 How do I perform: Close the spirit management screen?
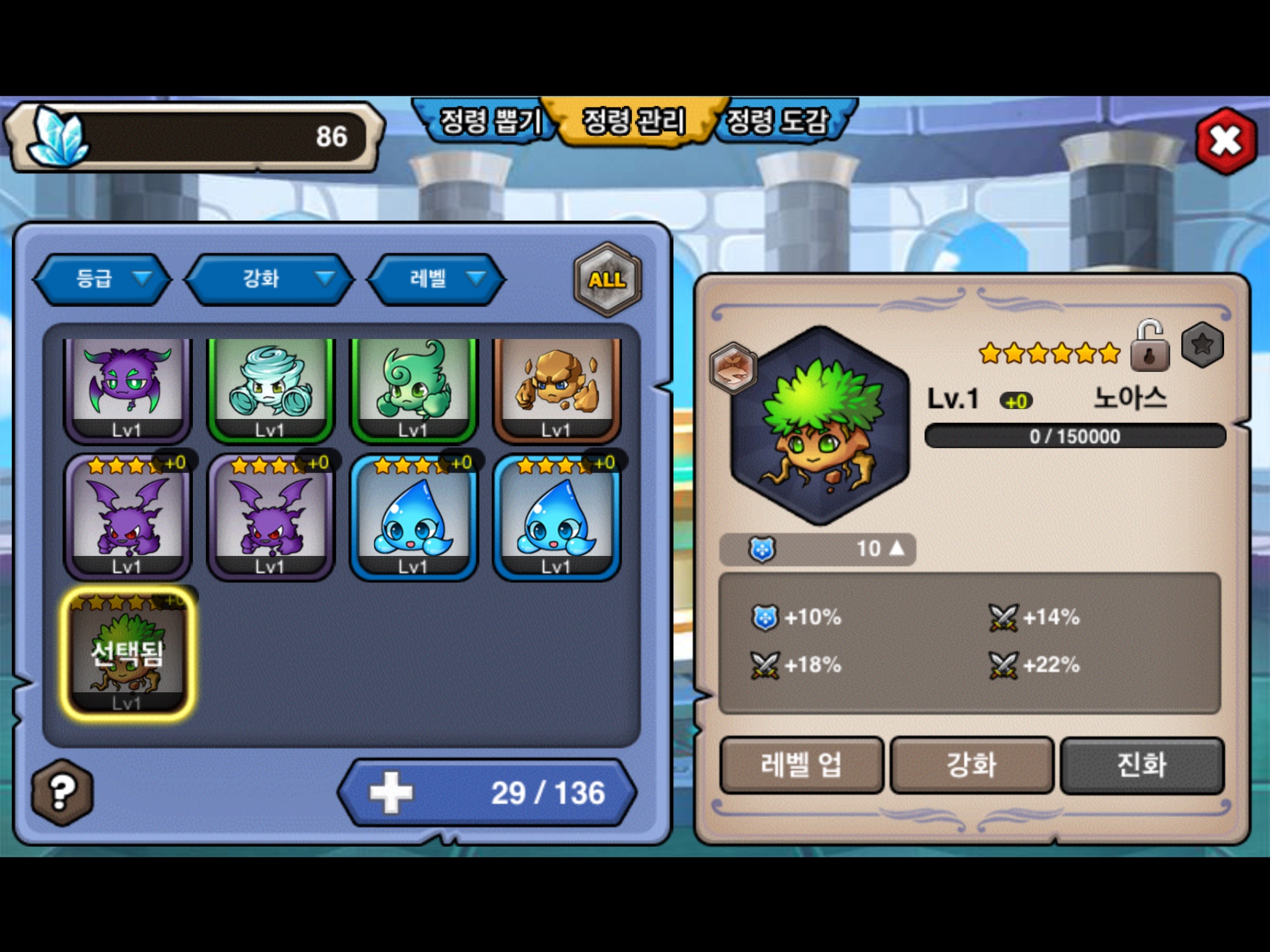pos(1225,141)
